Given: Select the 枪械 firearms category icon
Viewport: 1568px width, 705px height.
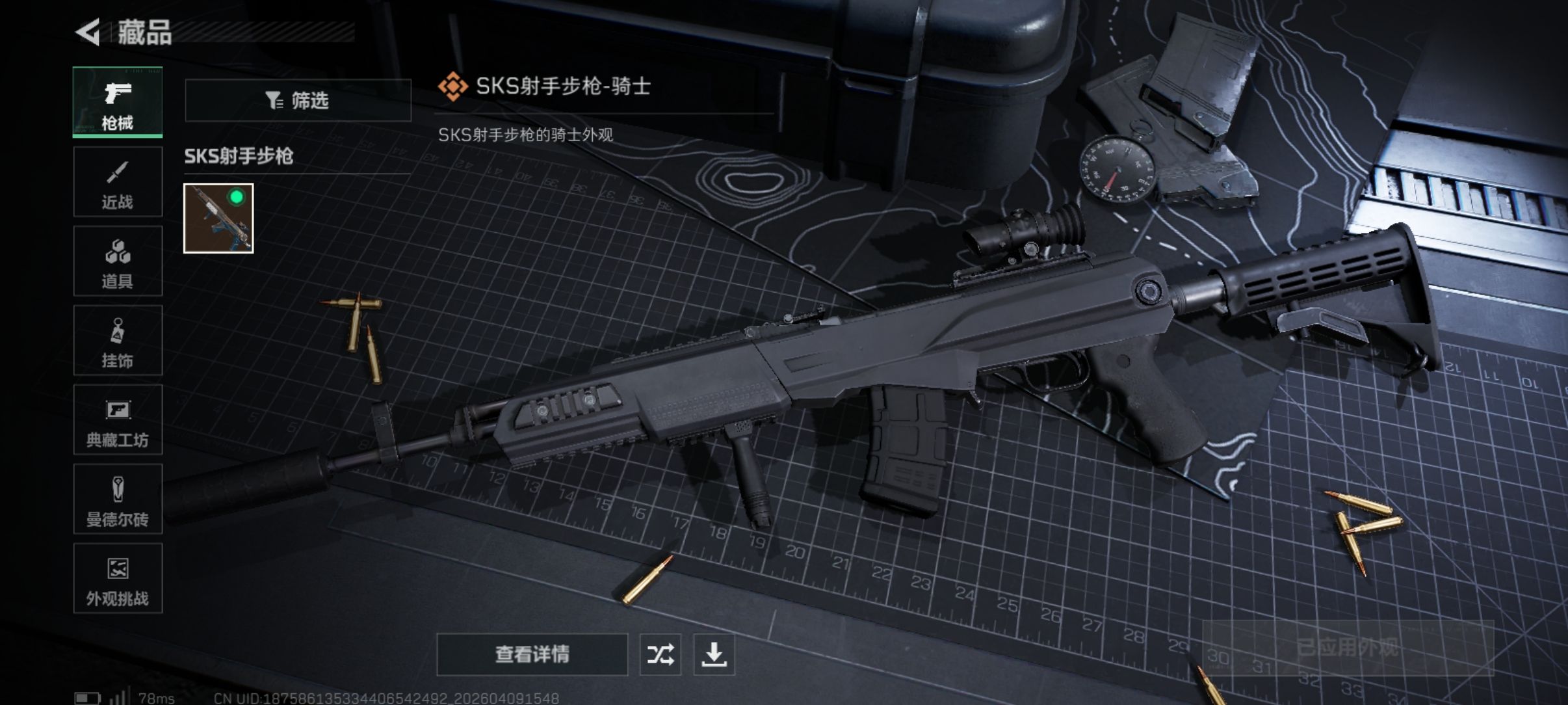Looking at the screenshot, I should (118, 101).
